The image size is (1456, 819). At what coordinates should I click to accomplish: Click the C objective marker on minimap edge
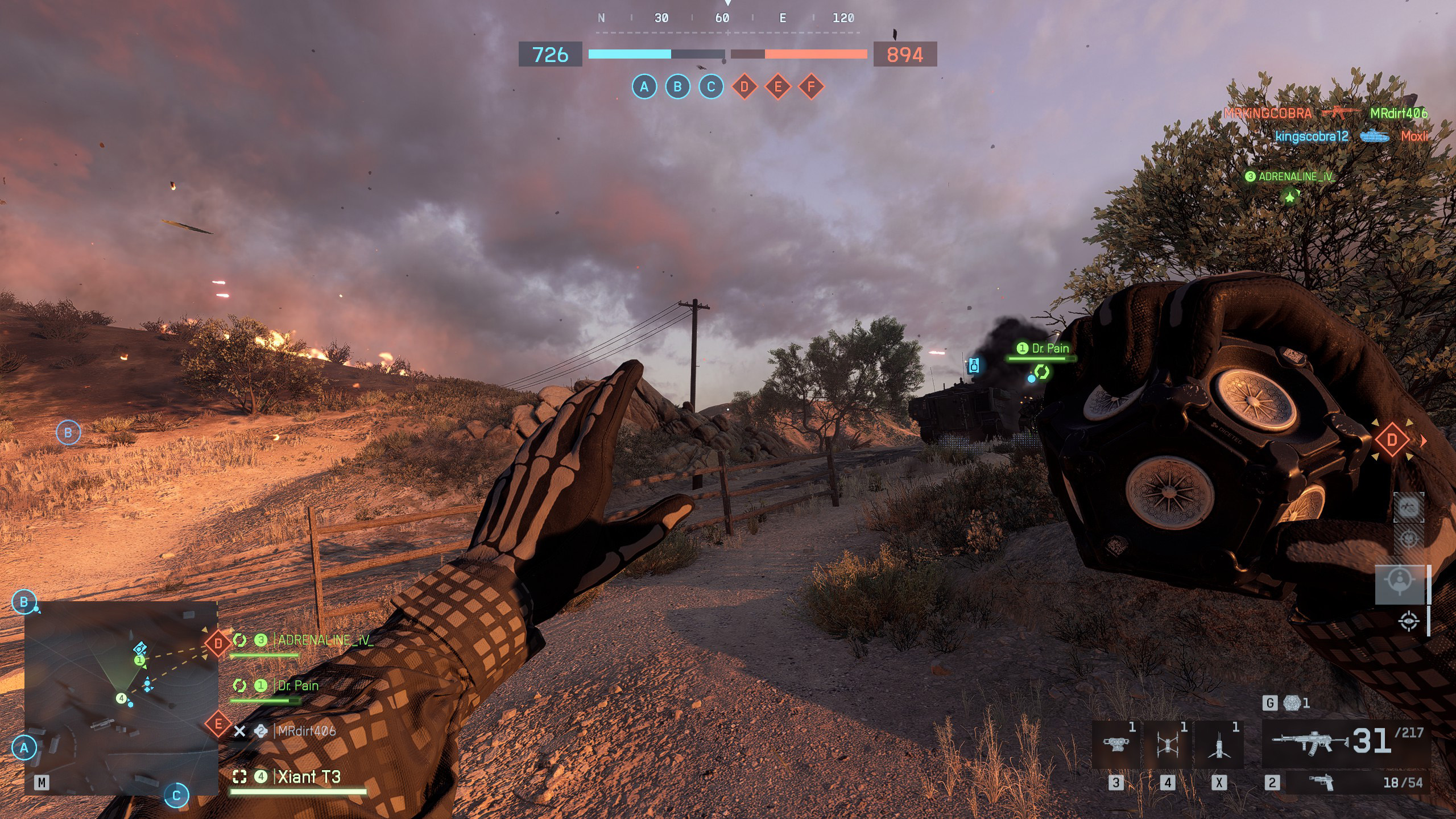(x=176, y=795)
